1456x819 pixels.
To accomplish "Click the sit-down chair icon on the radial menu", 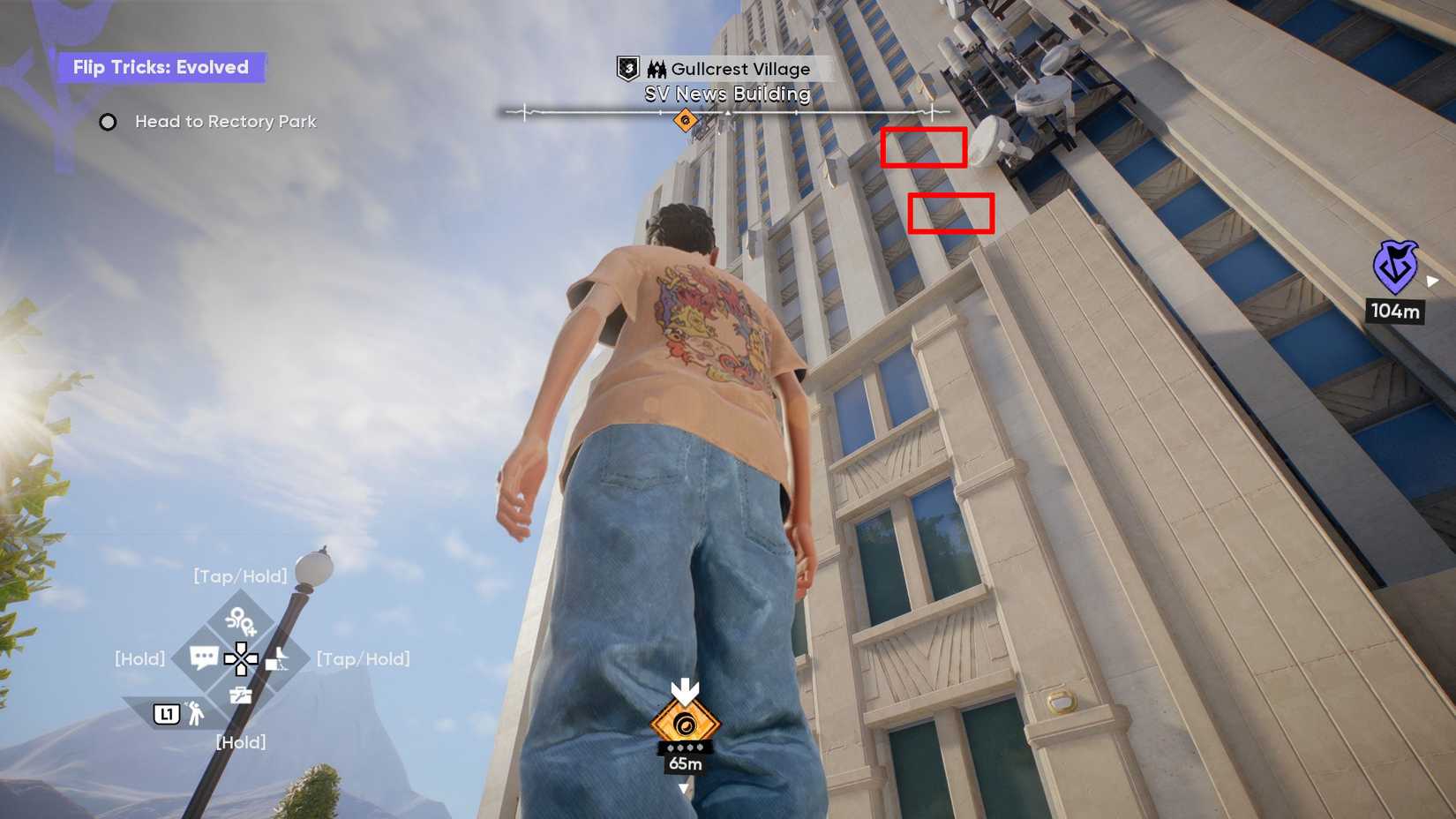I will pyautogui.click(x=276, y=659).
